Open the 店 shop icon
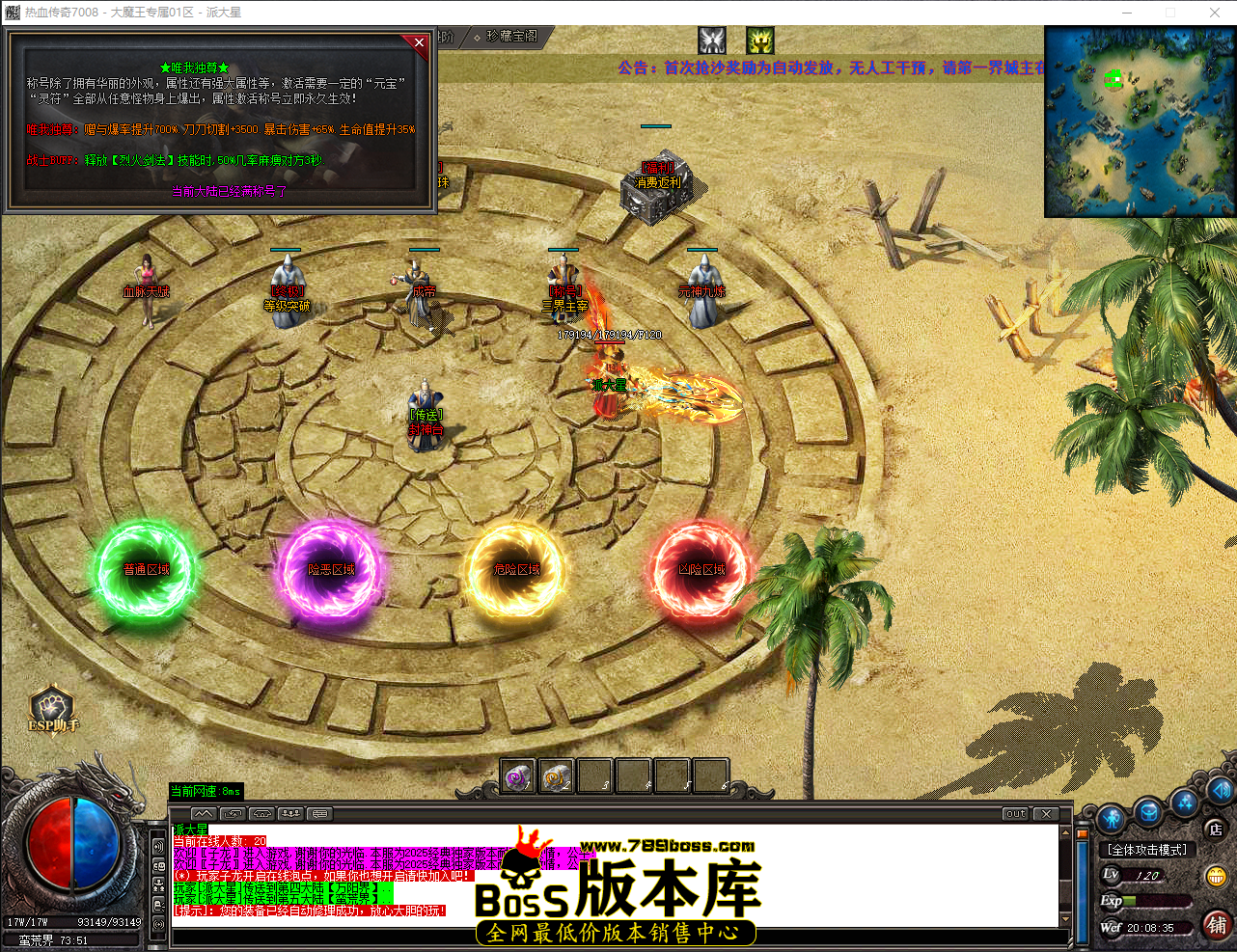The image size is (1237, 952). click(1215, 829)
